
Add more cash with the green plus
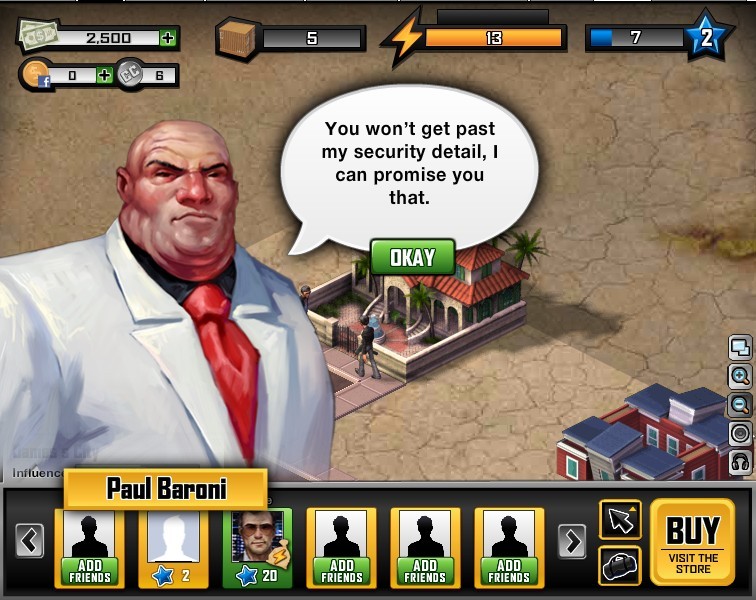point(168,38)
